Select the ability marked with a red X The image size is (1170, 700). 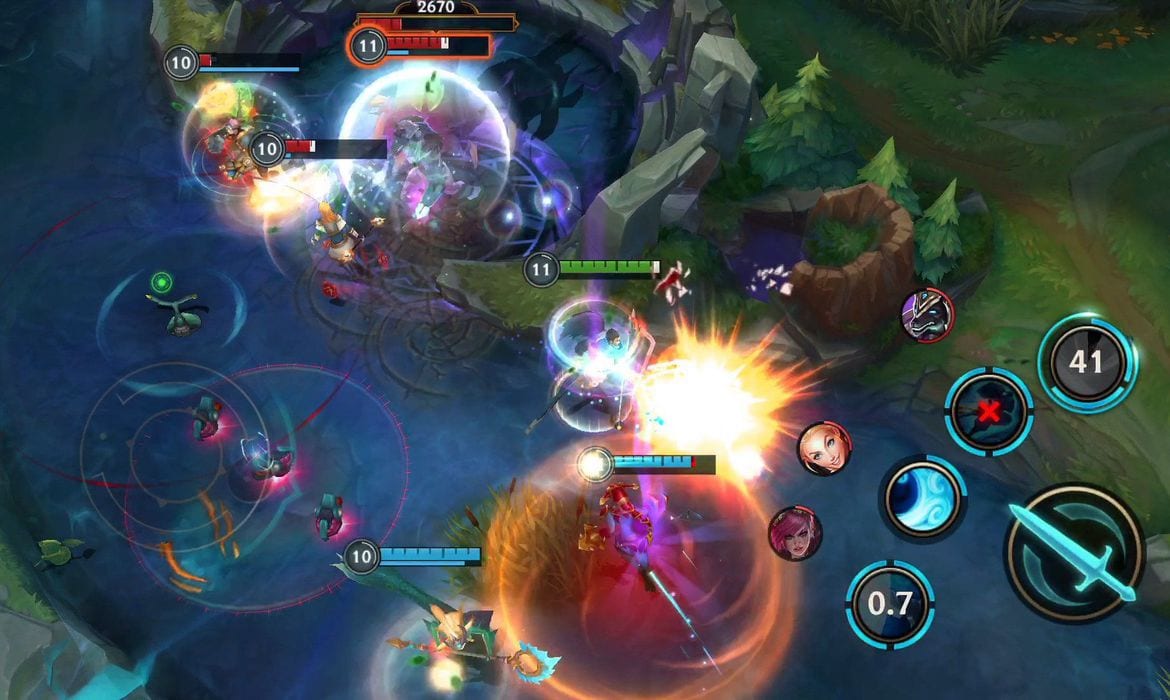point(989,411)
